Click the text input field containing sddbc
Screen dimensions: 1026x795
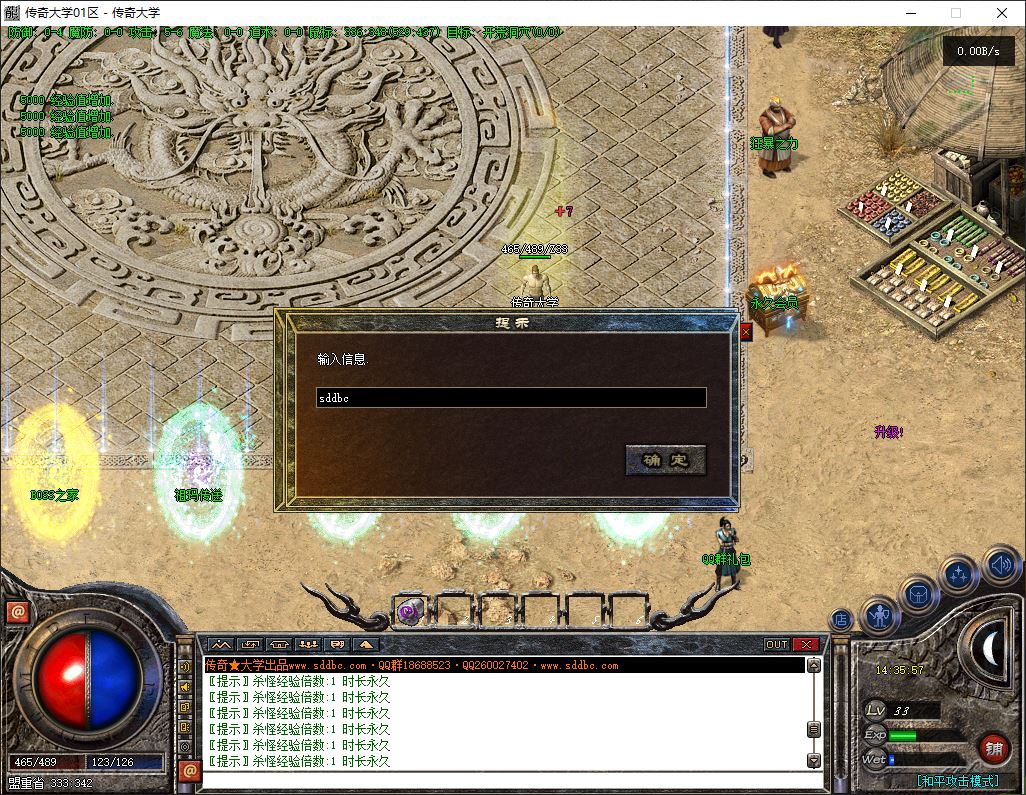click(x=511, y=398)
